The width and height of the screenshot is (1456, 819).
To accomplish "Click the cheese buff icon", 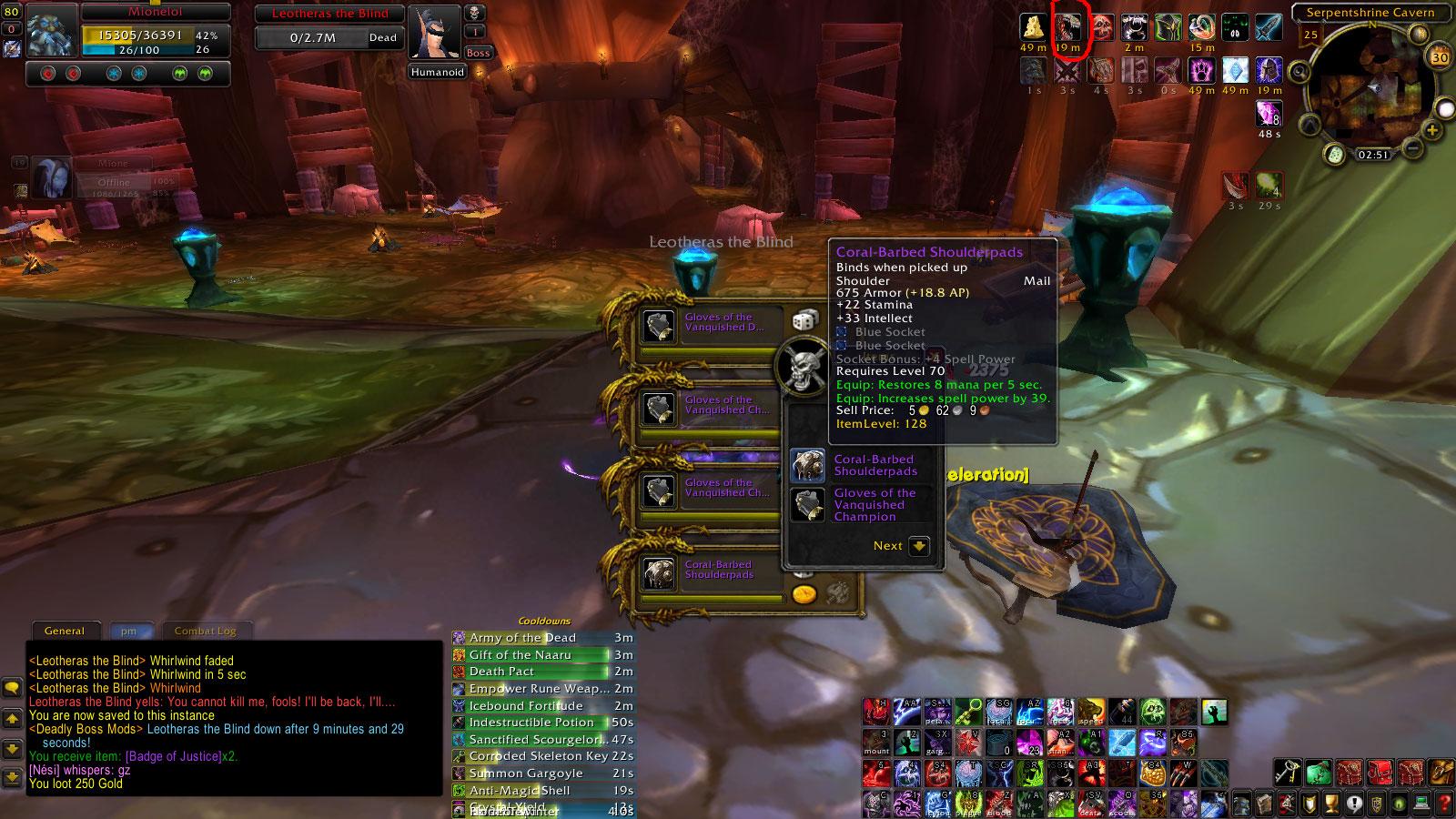I will (1033, 27).
